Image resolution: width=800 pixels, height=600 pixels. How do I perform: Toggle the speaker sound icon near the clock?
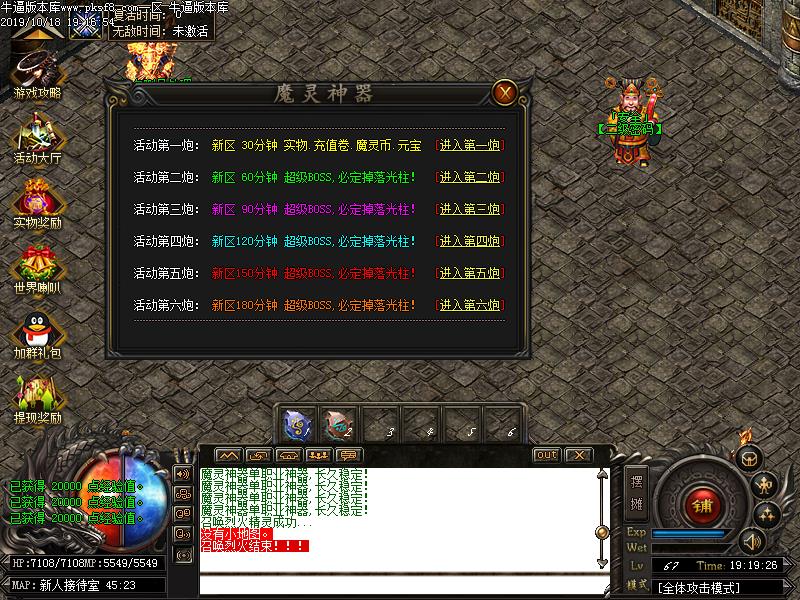coord(751,541)
